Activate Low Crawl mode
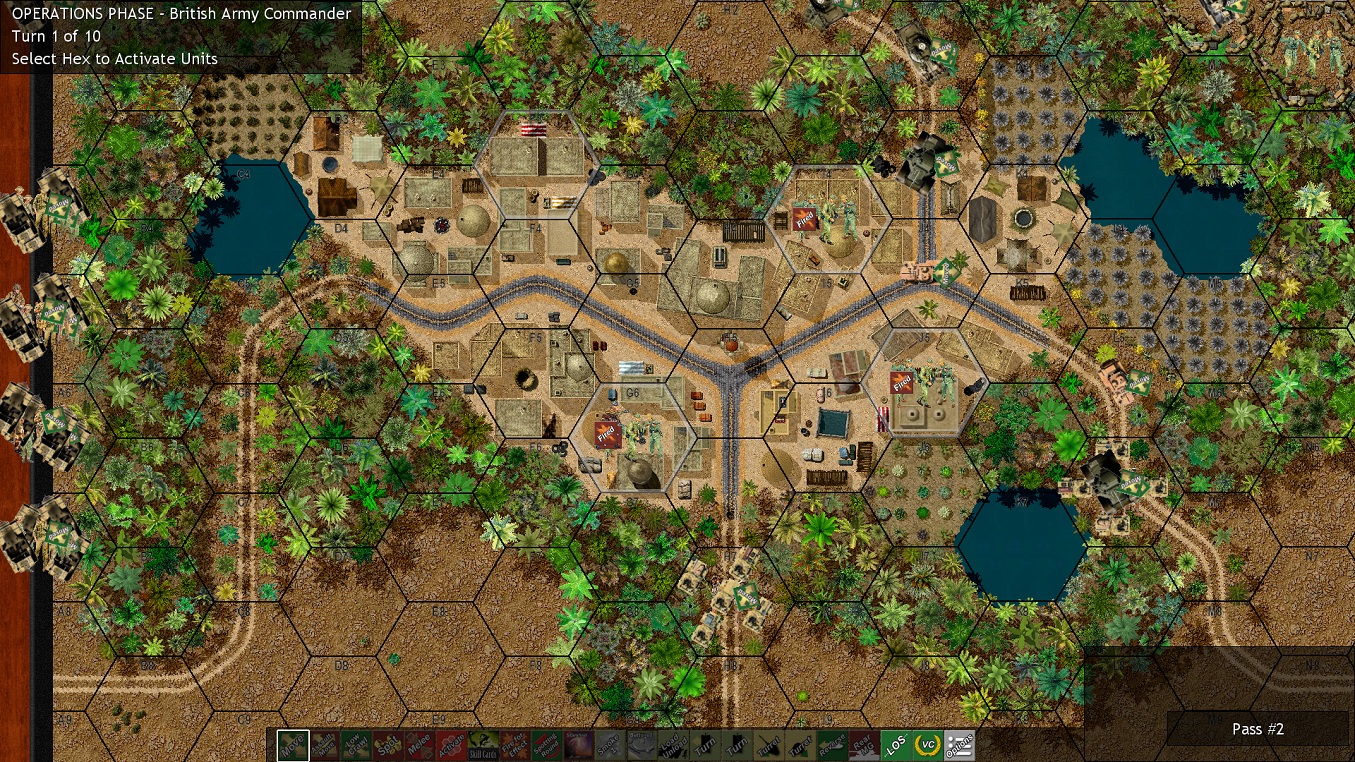This screenshot has width=1355, height=762. pyautogui.click(x=355, y=746)
